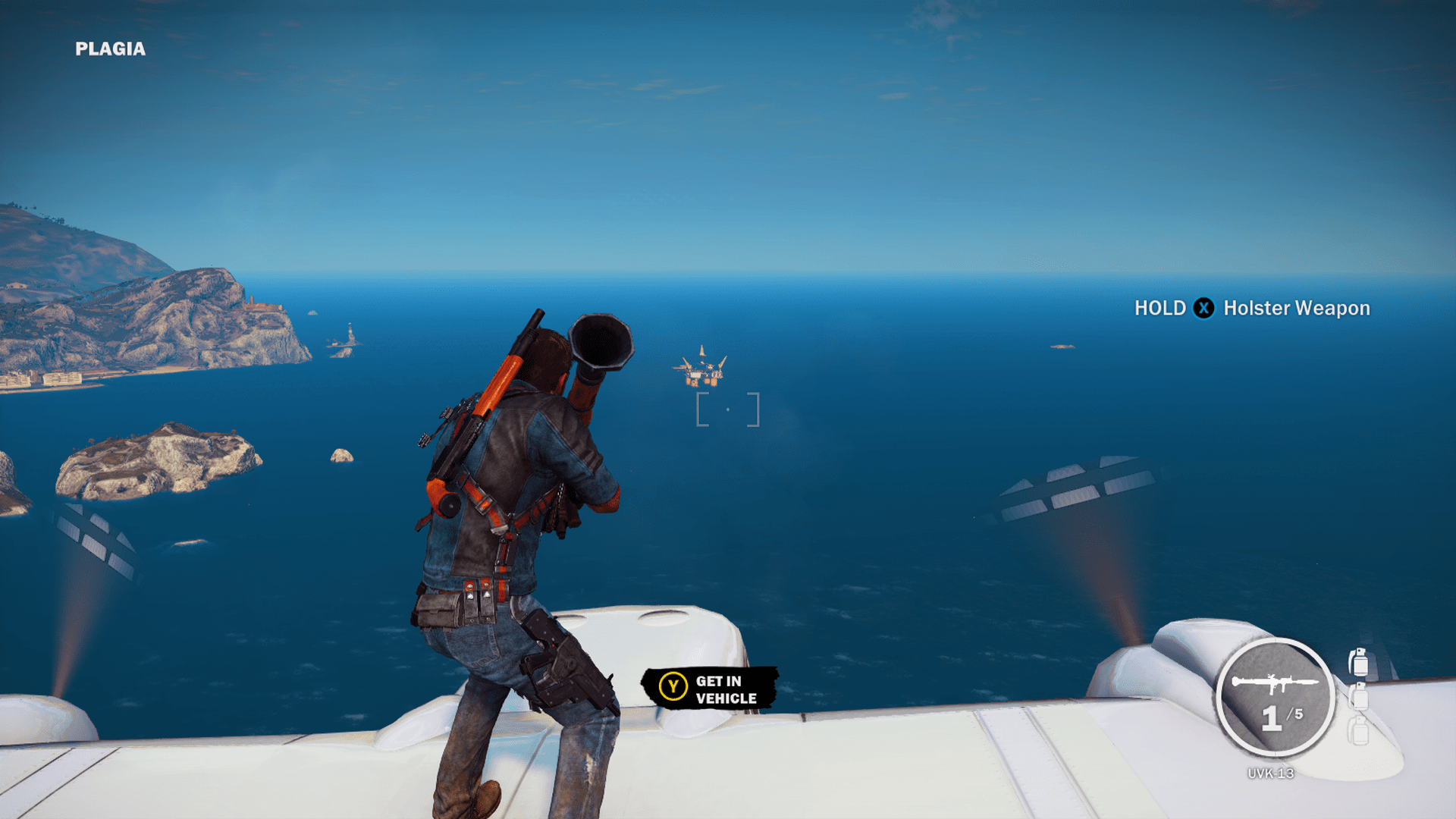Select the PLAGIA location name
The width and height of the screenshot is (1456, 819).
pyautogui.click(x=110, y=50)
